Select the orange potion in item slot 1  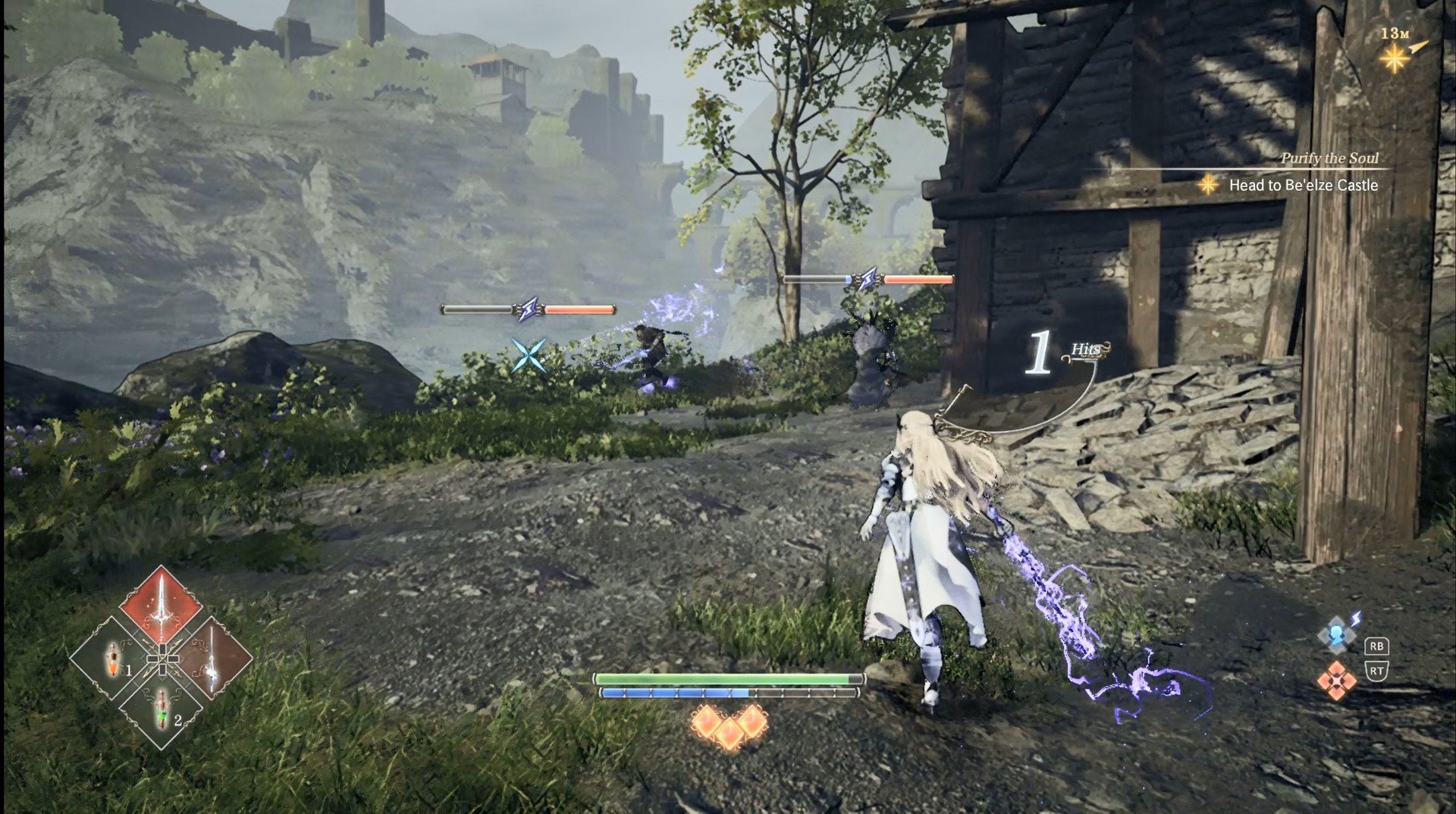[113, 658]
